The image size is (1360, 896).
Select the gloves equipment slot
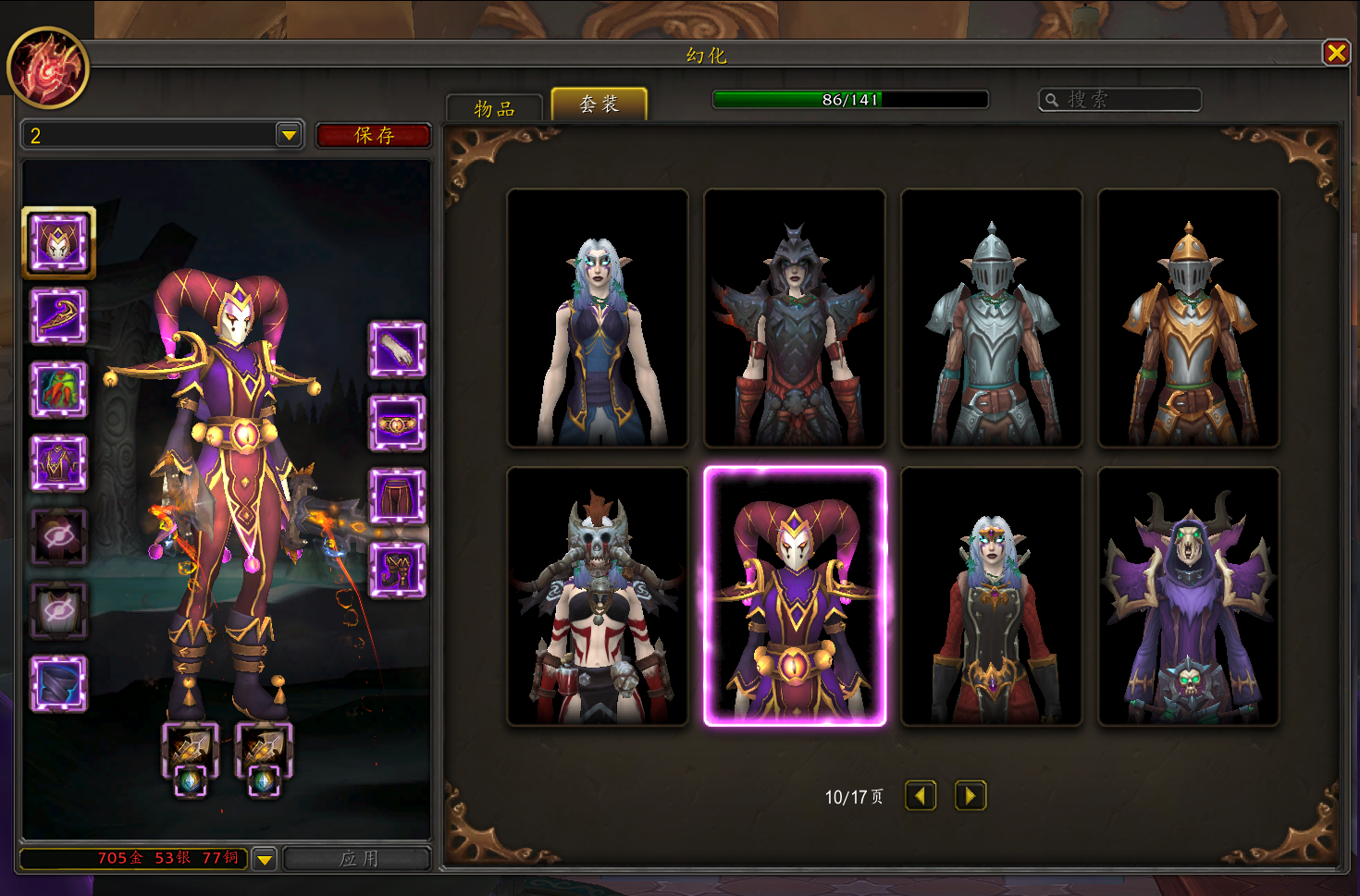coord(397,350)
